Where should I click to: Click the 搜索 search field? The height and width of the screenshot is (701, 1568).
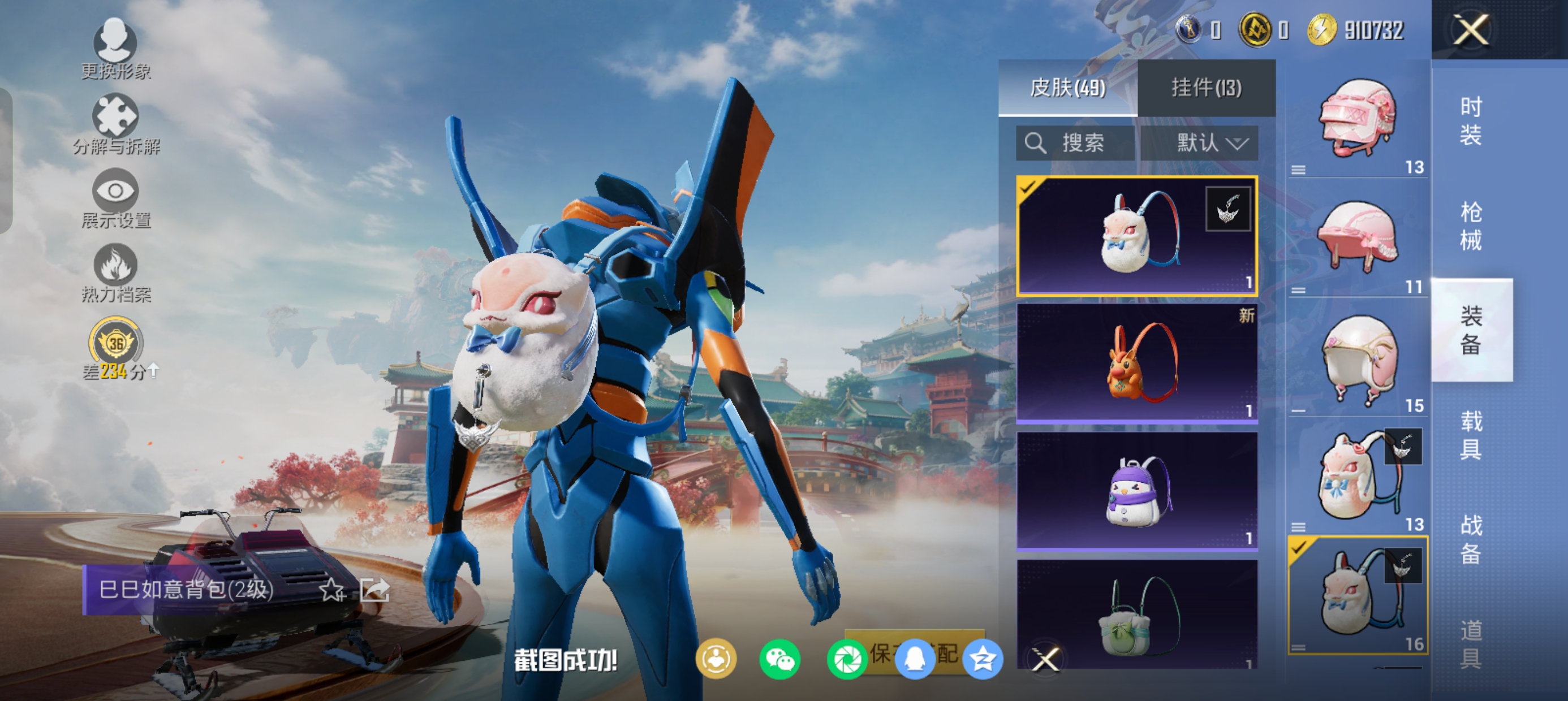pos(1075,143)
